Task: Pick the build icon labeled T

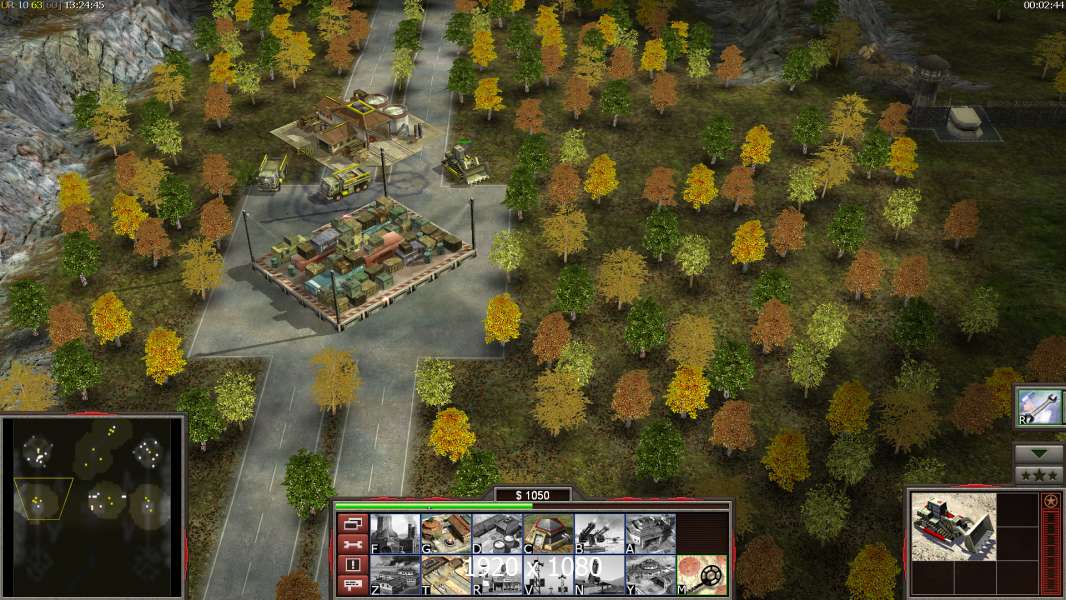Action: [x=446, y=574]
